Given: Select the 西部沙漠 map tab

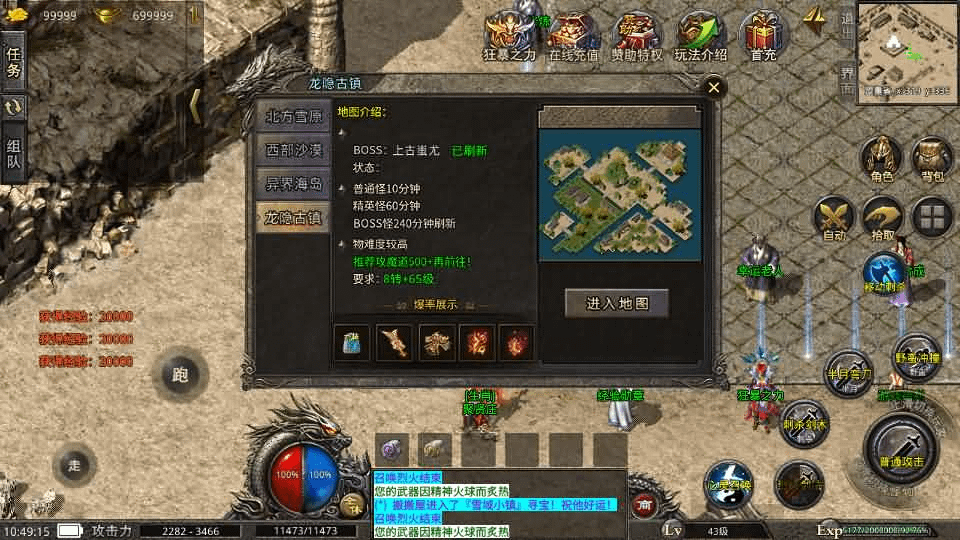Looking at the screenshot, I should pos(293,150).
